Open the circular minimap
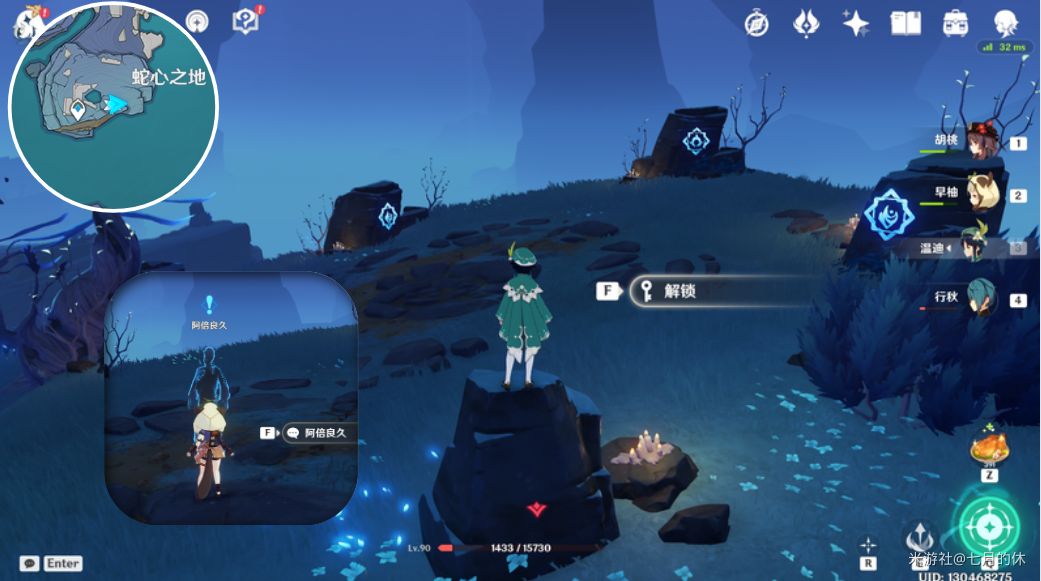The image size is (1041, 581). (x=113, y=108)
